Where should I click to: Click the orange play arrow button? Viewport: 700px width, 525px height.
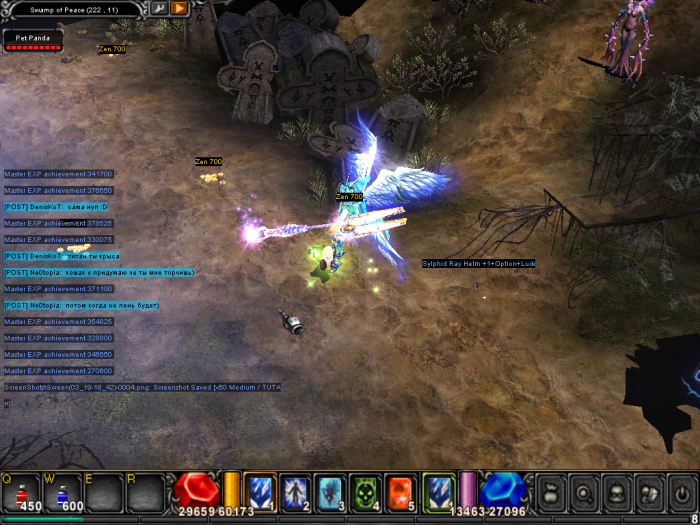179,8
